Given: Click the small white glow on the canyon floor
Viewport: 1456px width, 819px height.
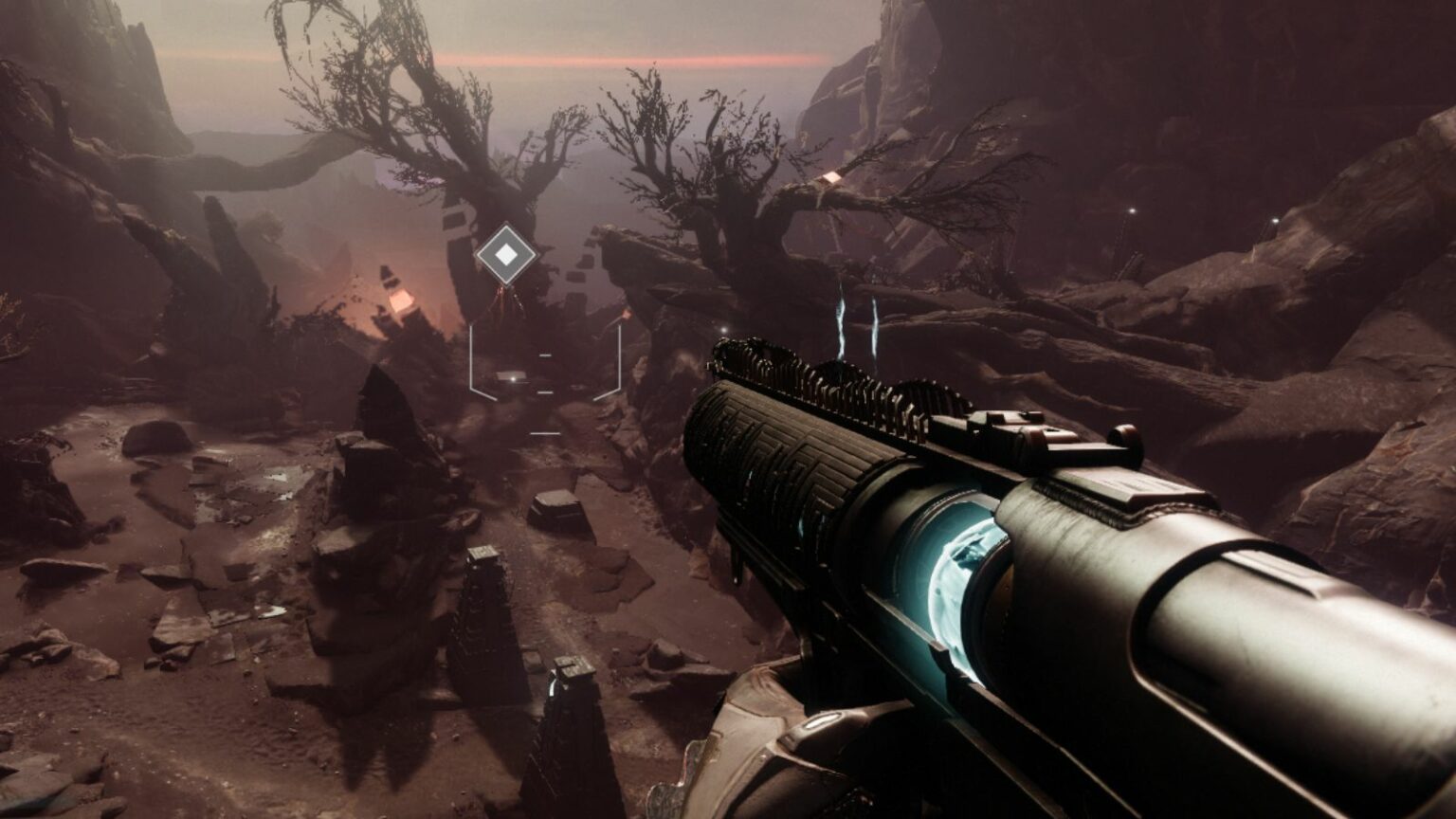Looking at the screenshot, I should coord(511,378).
